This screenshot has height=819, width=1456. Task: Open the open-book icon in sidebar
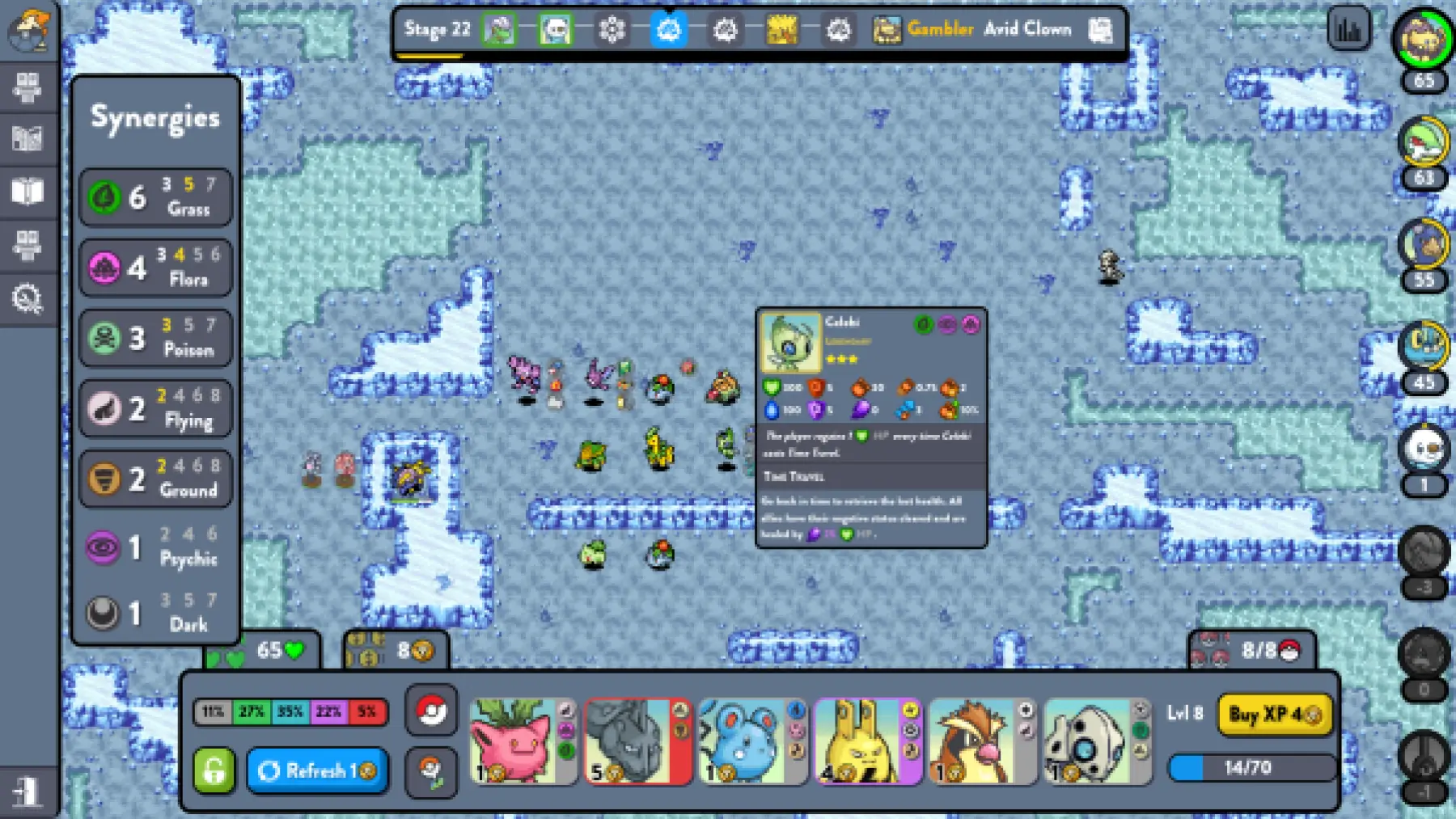pos(28,192)
